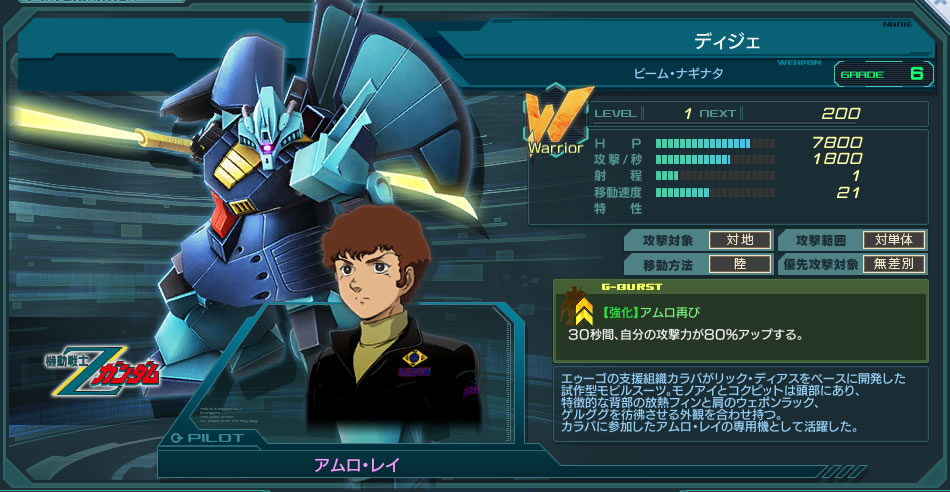Open the アムロ・レイ pilot name bar
950x492 pixels.
pyautogui.click(x=358, y=466)
